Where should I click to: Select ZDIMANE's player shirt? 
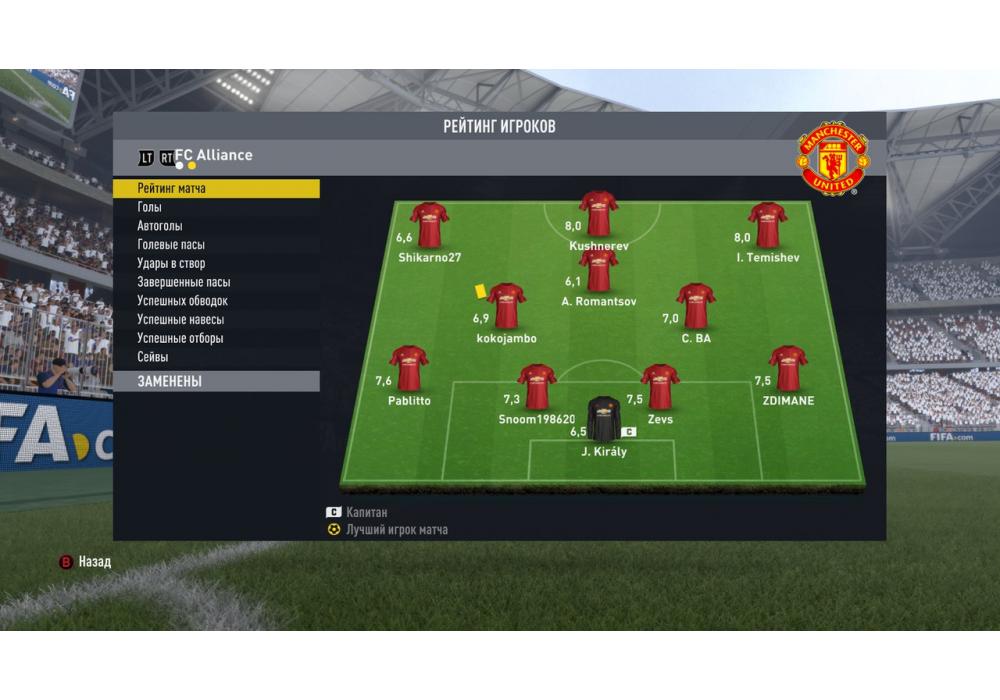(788, 368)
